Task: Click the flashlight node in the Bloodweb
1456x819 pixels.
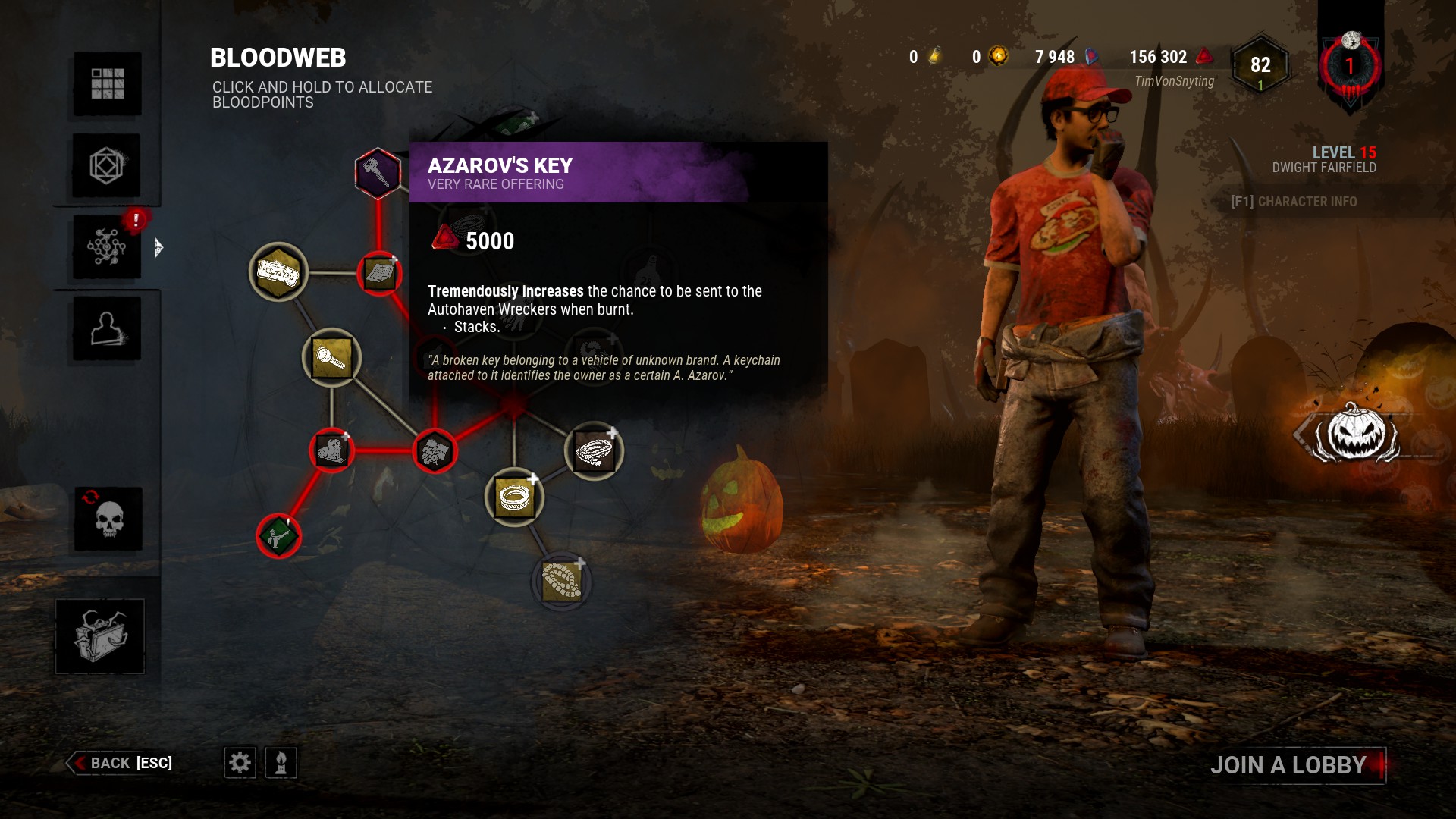Action: coord(332,359)
